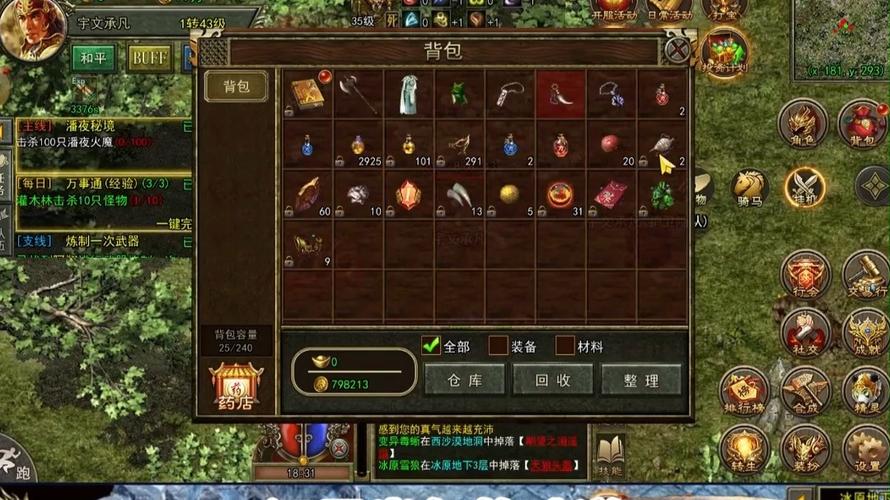The image size is (890, 500).
Task: Open the 仓库 warehouse
Action: click(x=464, y=380)
